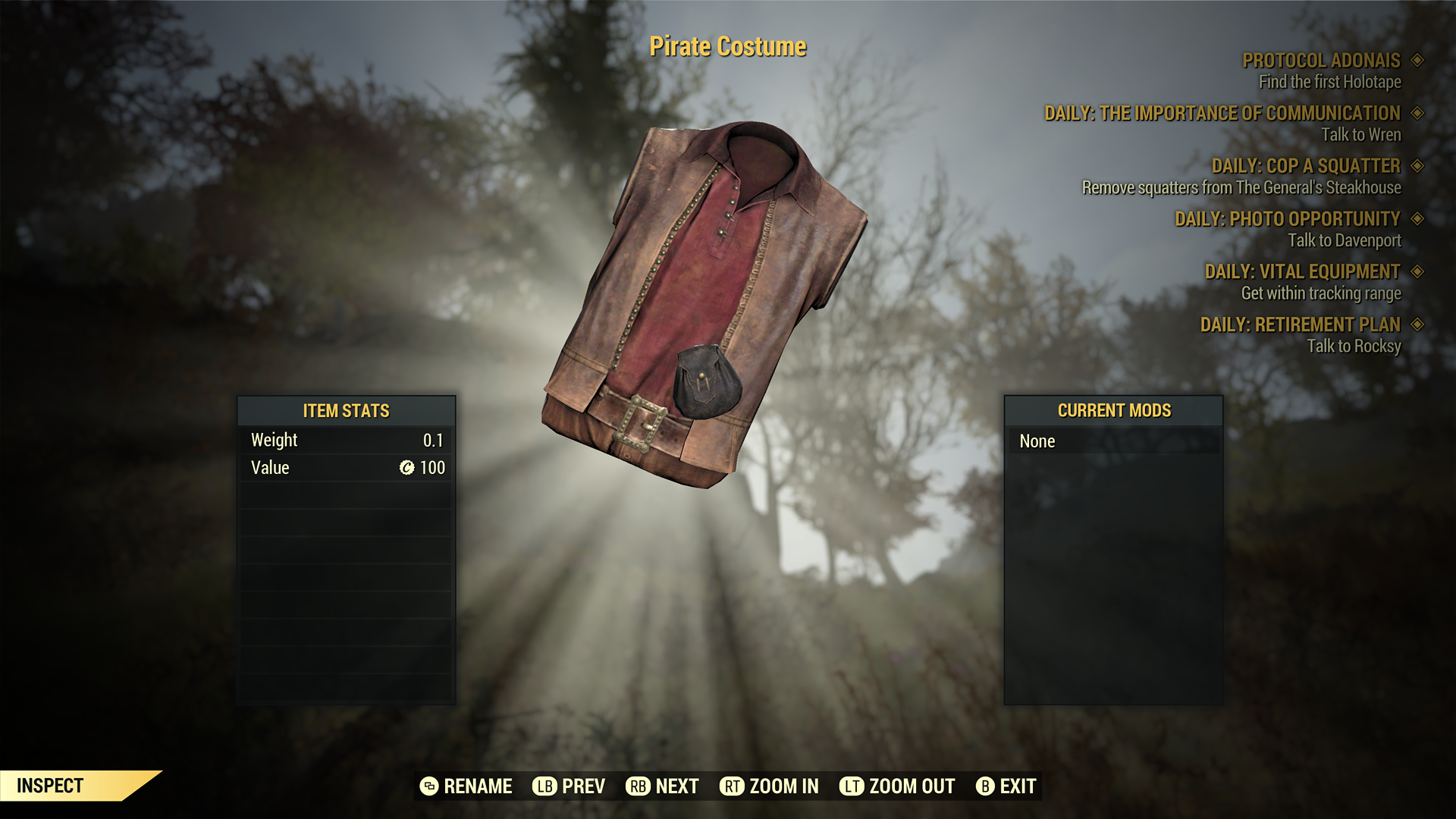Select the Protocol Adonais quest tracker entry
The image size is (1456, 819).
[1321, 61]
